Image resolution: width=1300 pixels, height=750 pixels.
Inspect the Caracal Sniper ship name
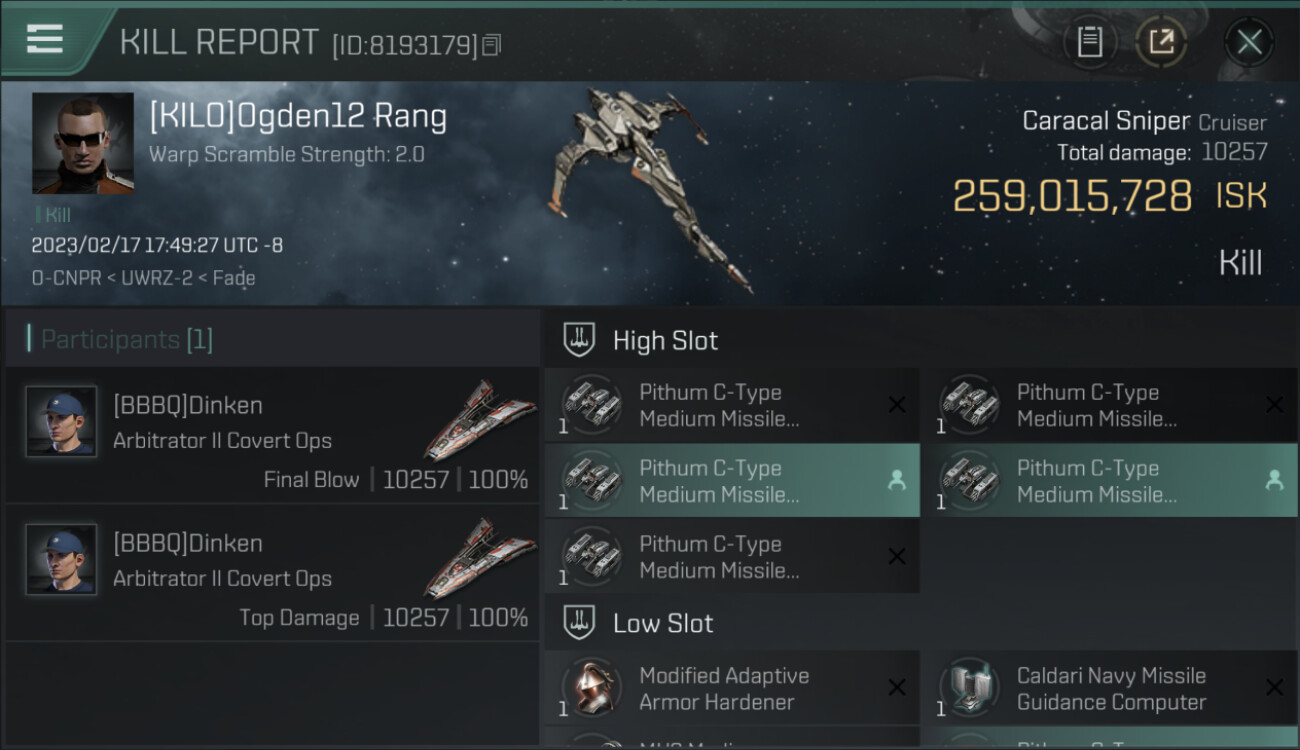(1105, 122)
